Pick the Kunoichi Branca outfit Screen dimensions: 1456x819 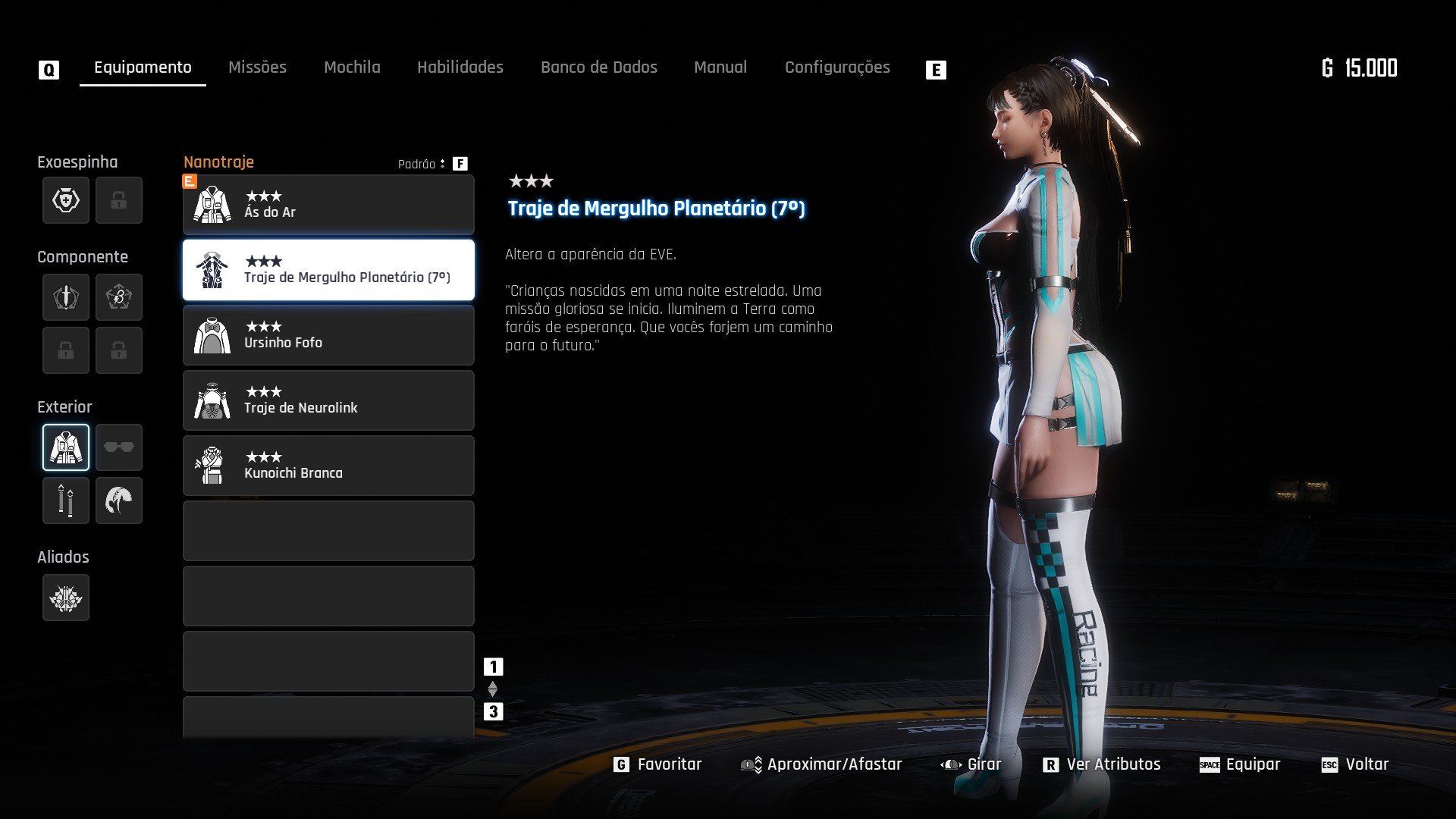(x=328, y=466)
